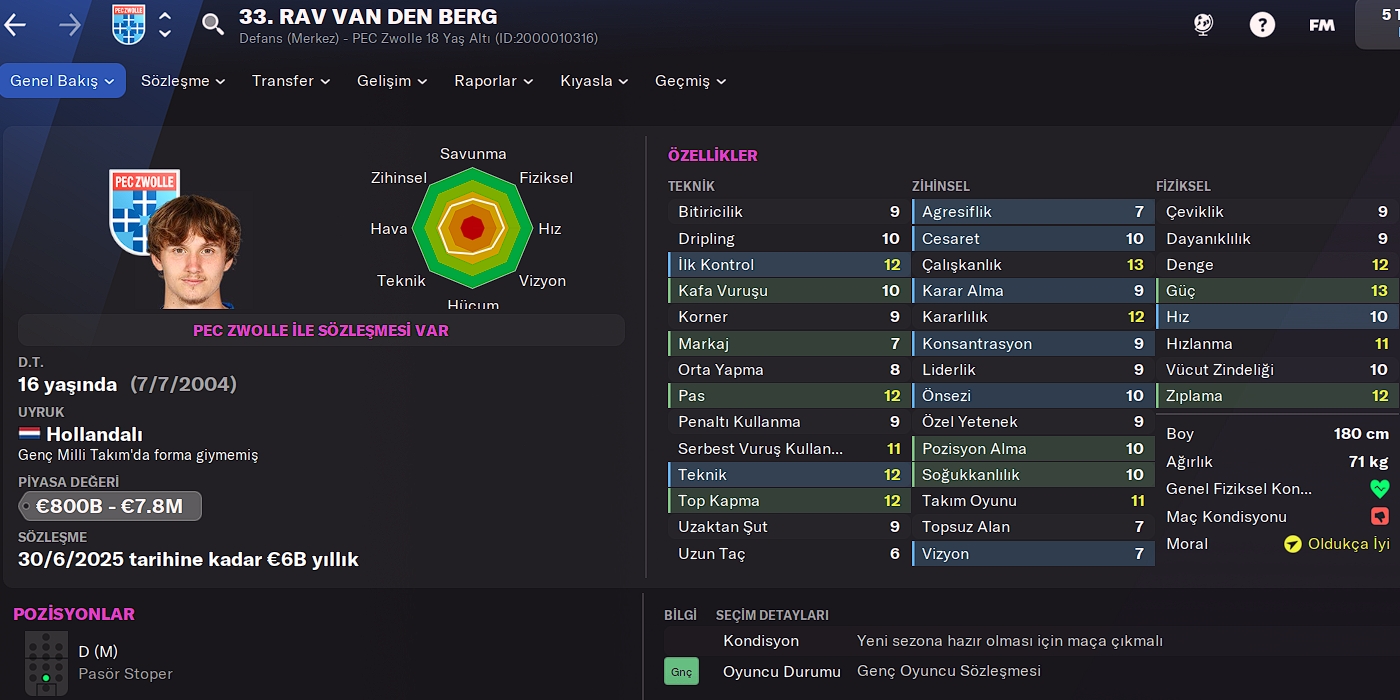Viewport: 1400px width, 700px height.
Task: Open the Sözleşme menu
Action: pos(183,81)
